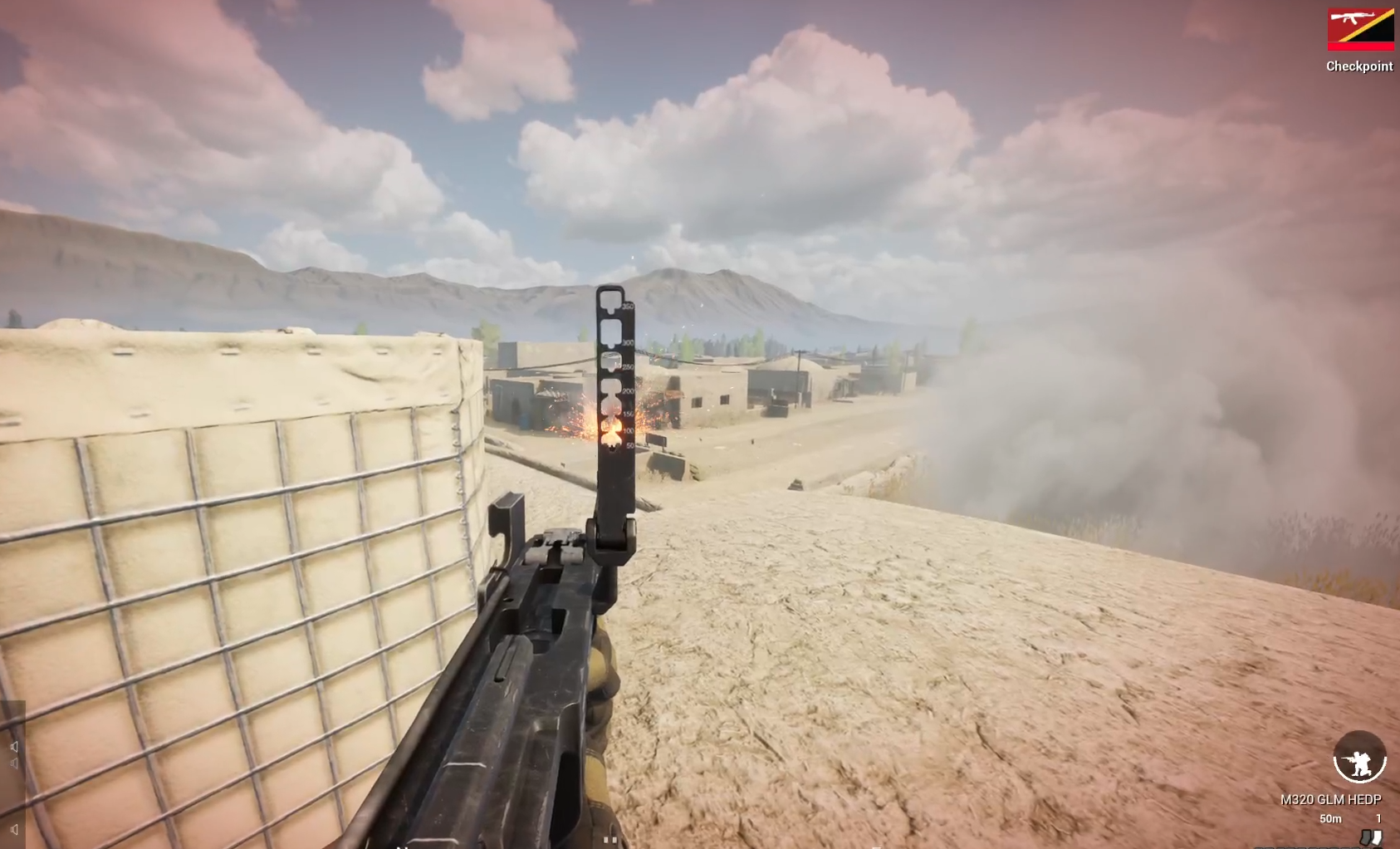Viewport: 1400px width, 849px height.
Task: Click the 250 aperture on the ladder sight
Action: pyautogui.click(x=611, y=361)
